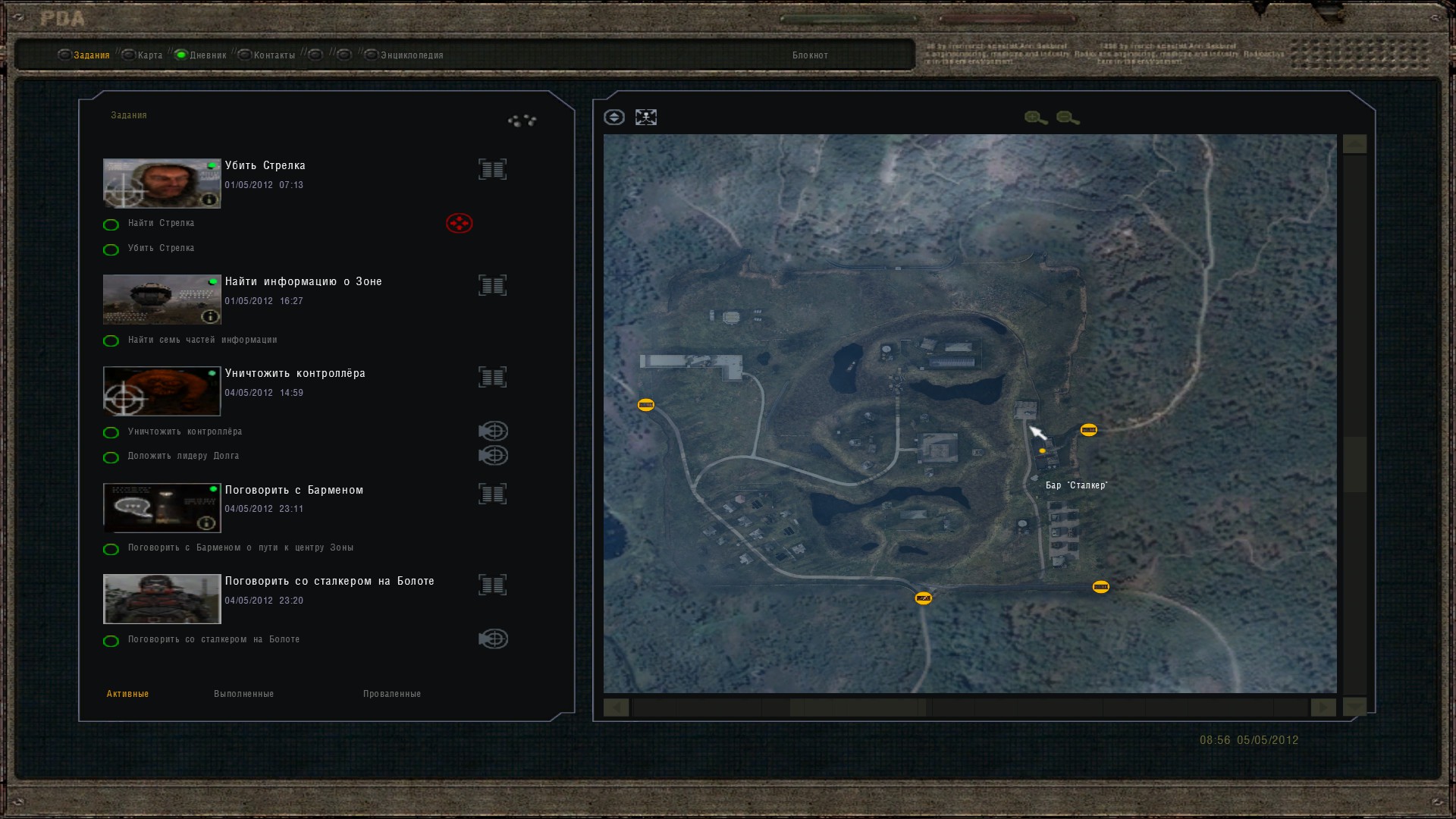The image size is (1456, 819).
Task: Select the 'Энциклопедия' radio button
Action: [x=372, y=55]
